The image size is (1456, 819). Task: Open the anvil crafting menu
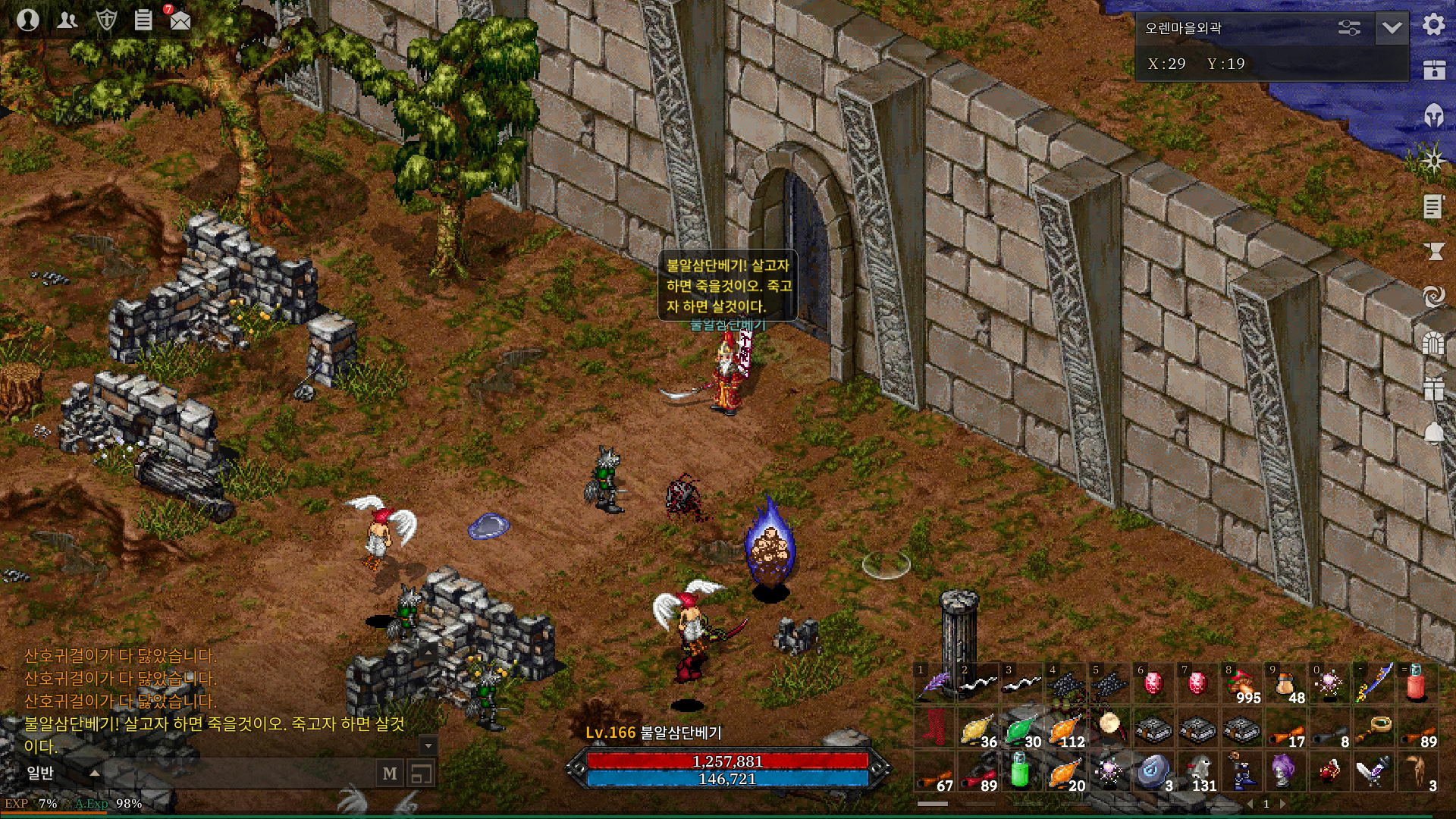click(x=1433, y=251)
